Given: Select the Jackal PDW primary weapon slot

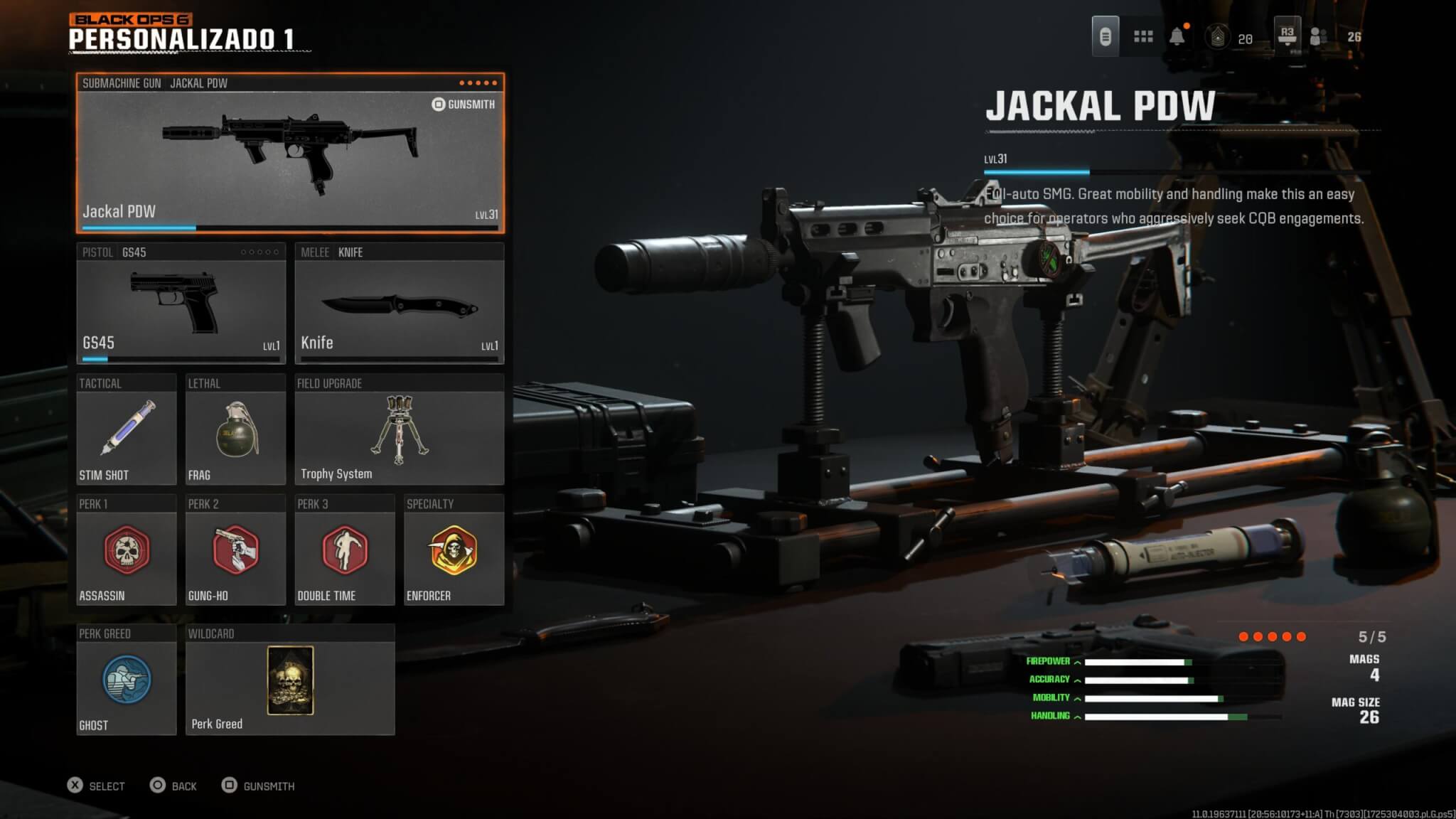Looking at the screenshot, I should tap(290, 153).
